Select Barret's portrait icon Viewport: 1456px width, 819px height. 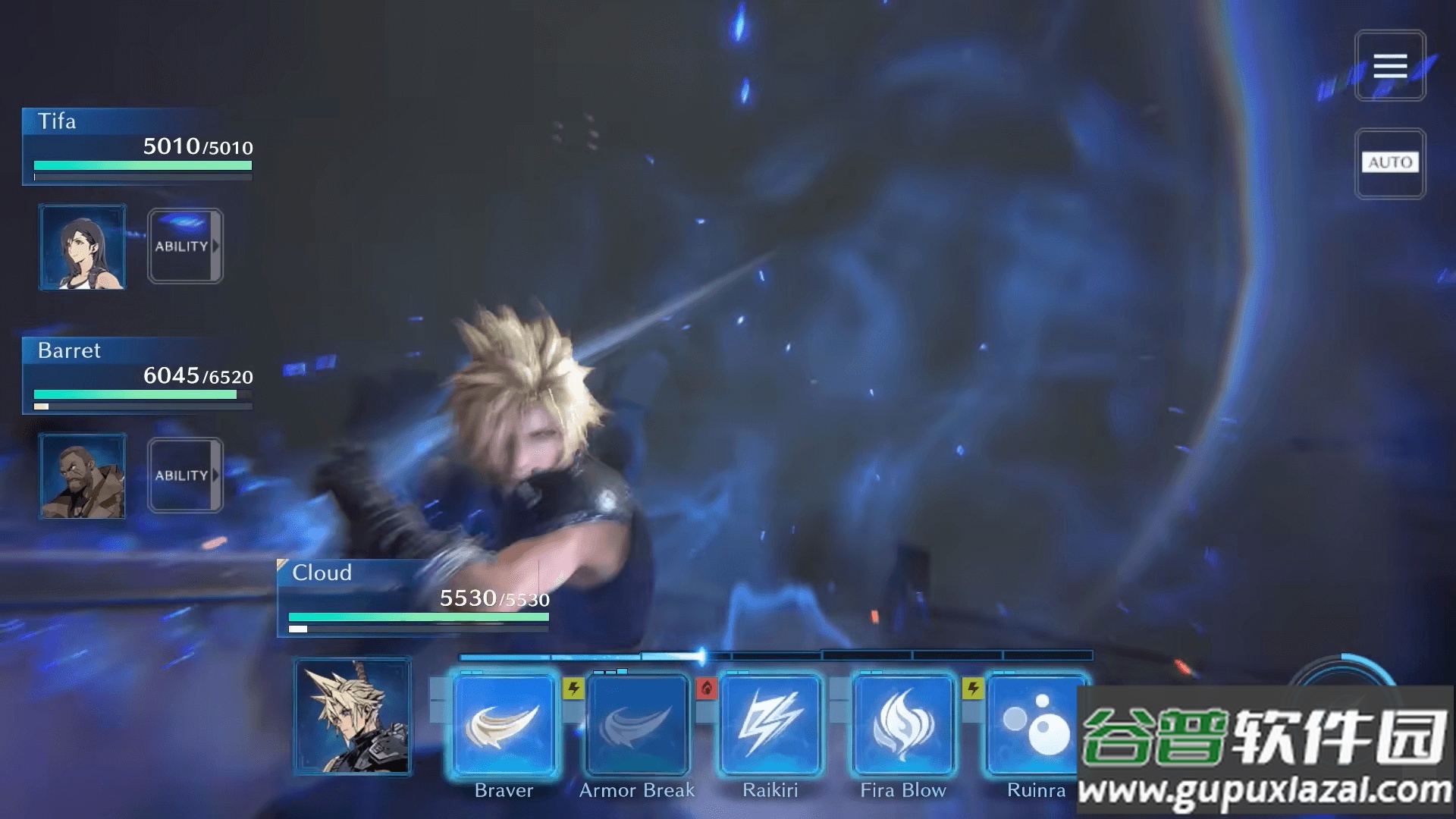point(82,475)
